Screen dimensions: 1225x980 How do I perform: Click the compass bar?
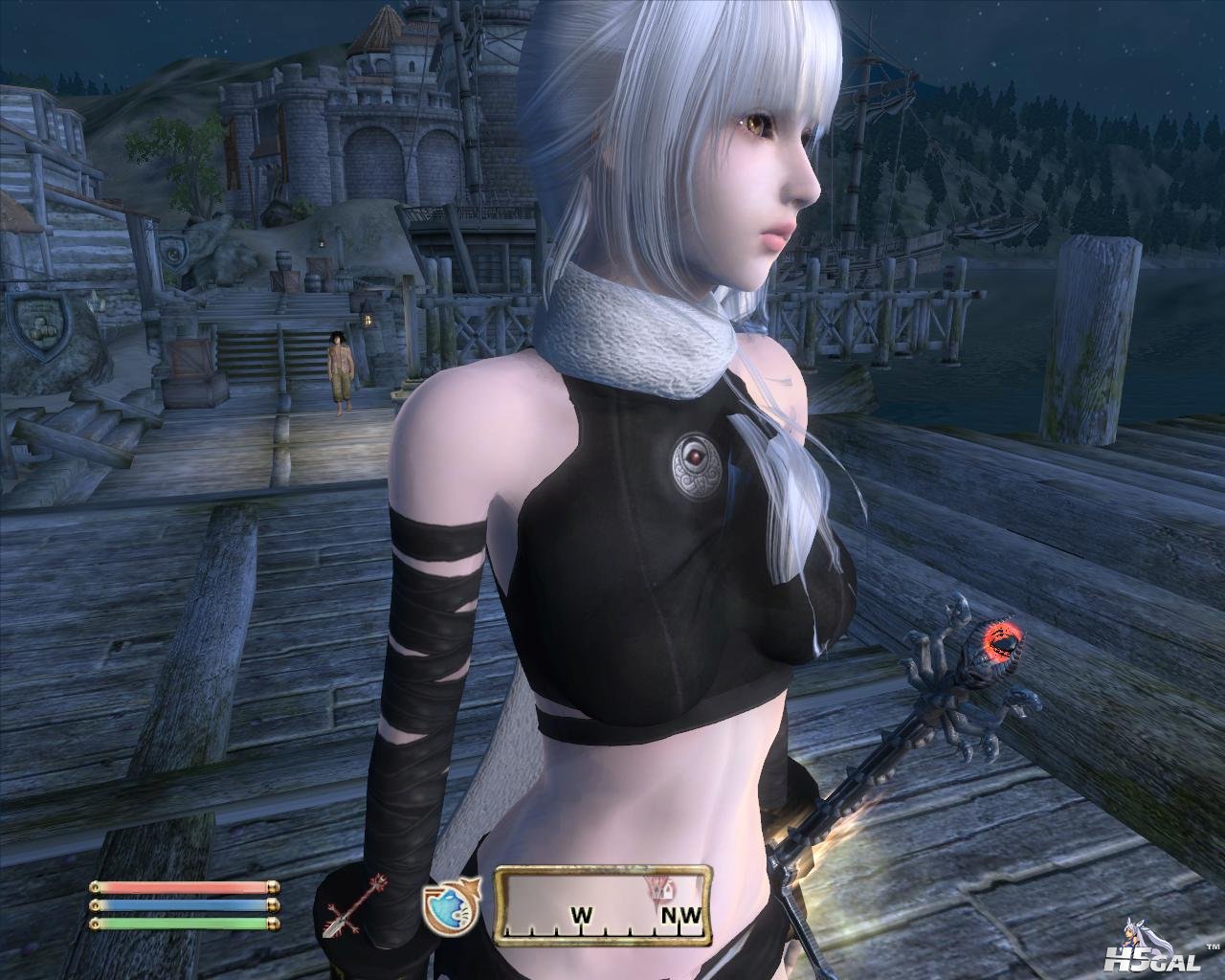point(604,906)
